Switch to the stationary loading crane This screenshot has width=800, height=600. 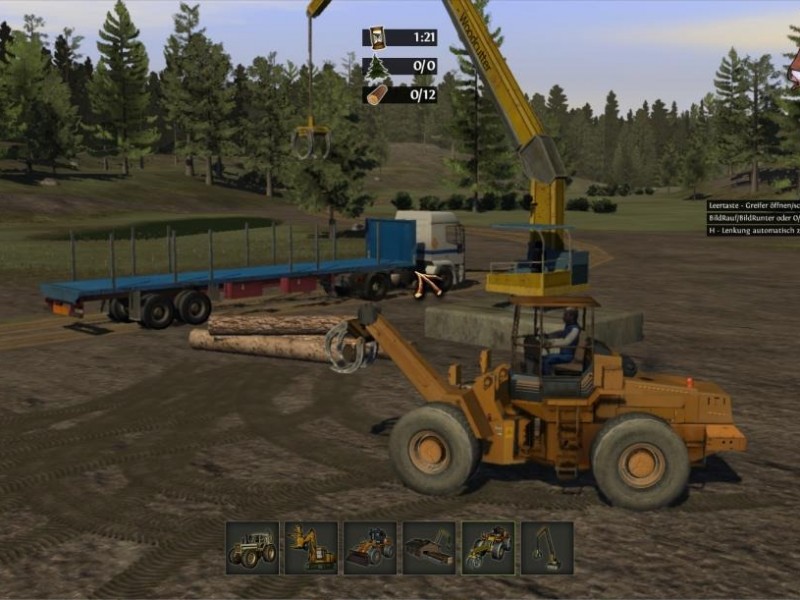coord(547,547)
